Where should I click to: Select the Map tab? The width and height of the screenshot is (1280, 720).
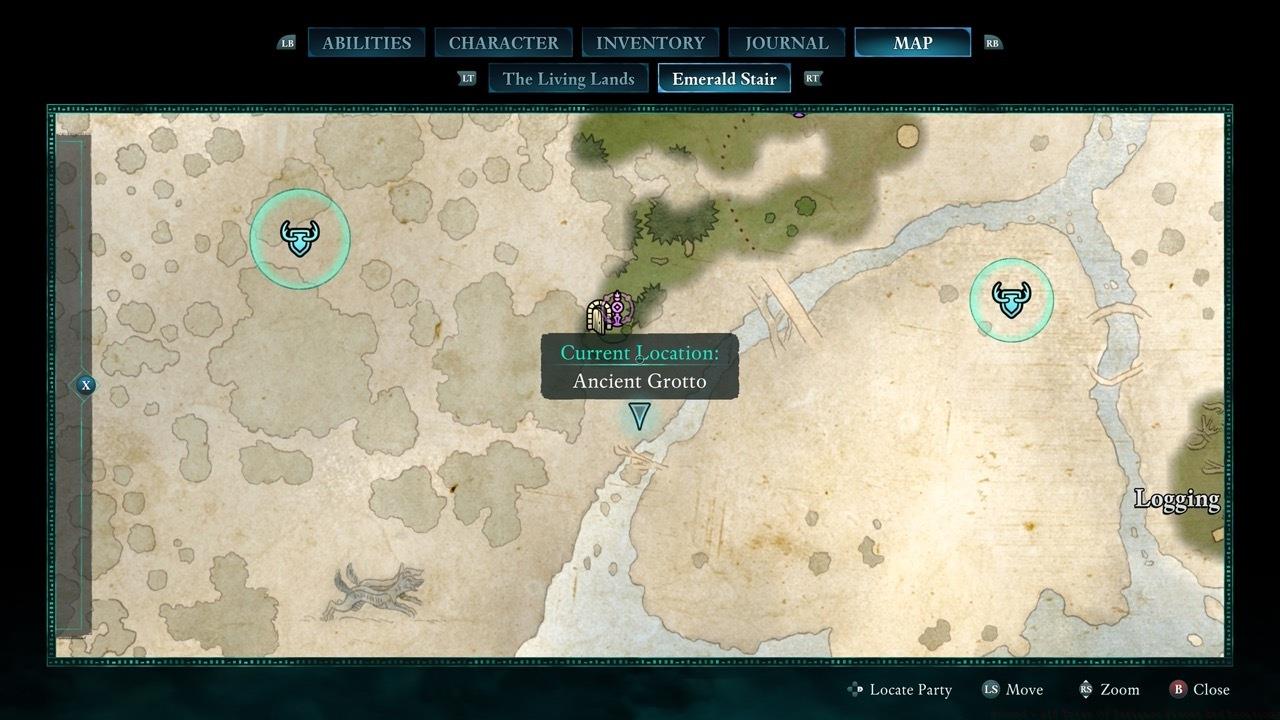[x=912, y=43]
